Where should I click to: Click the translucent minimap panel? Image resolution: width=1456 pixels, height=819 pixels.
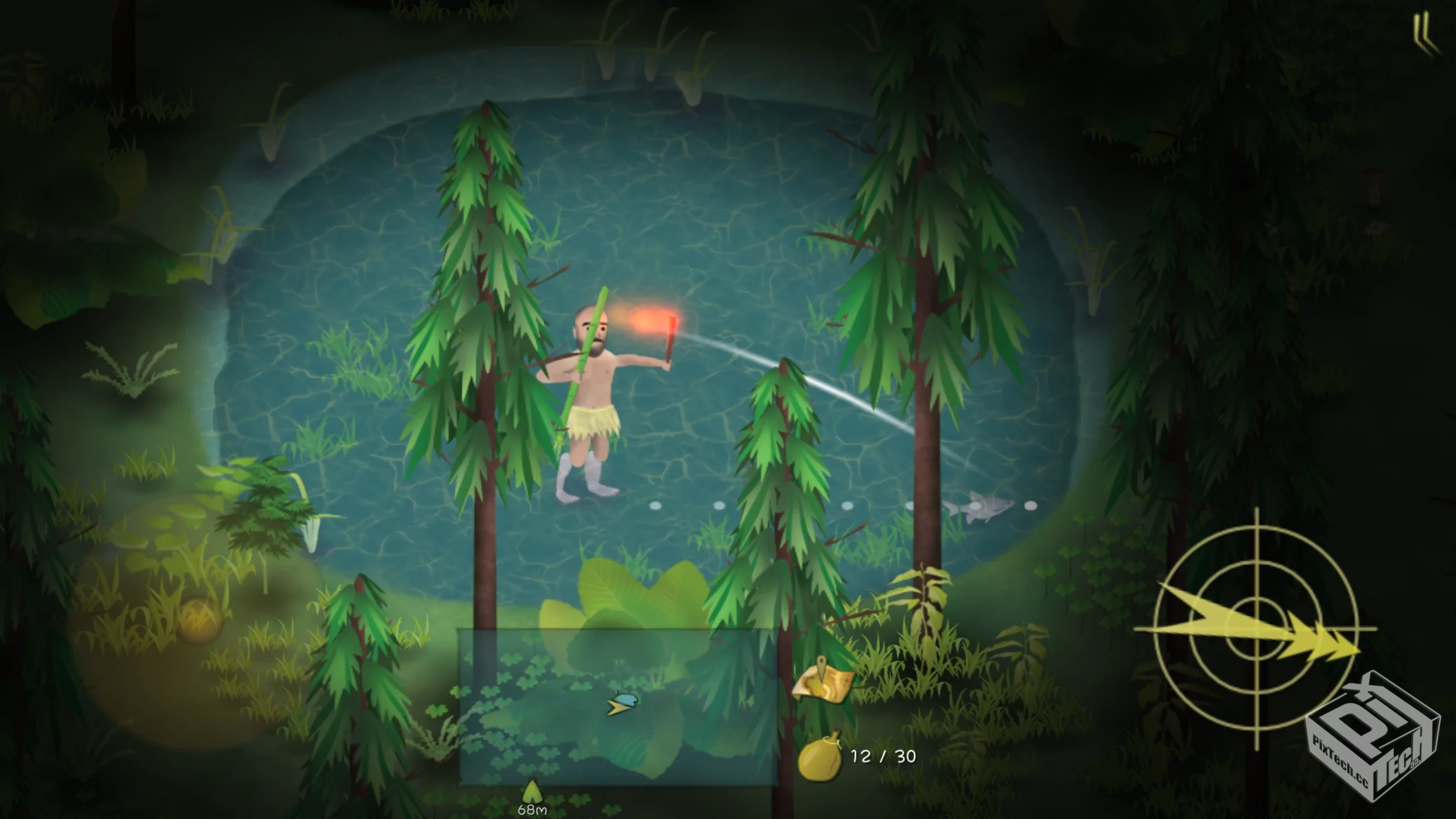[618, 707]
